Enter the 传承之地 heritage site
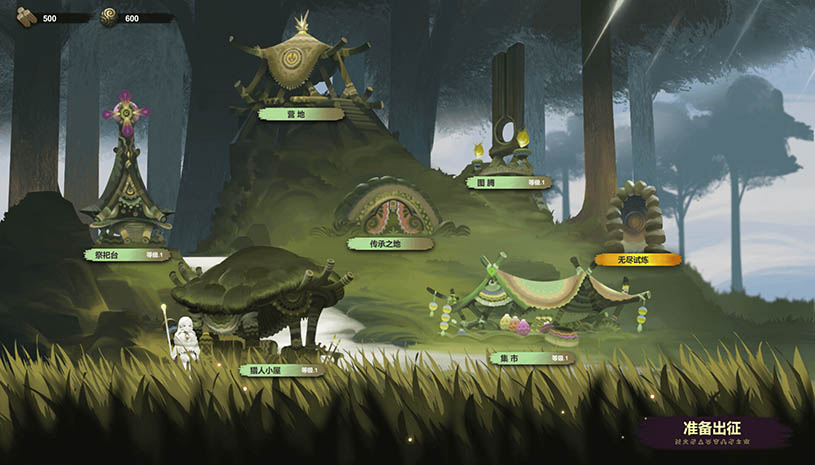 coord(390,243)
